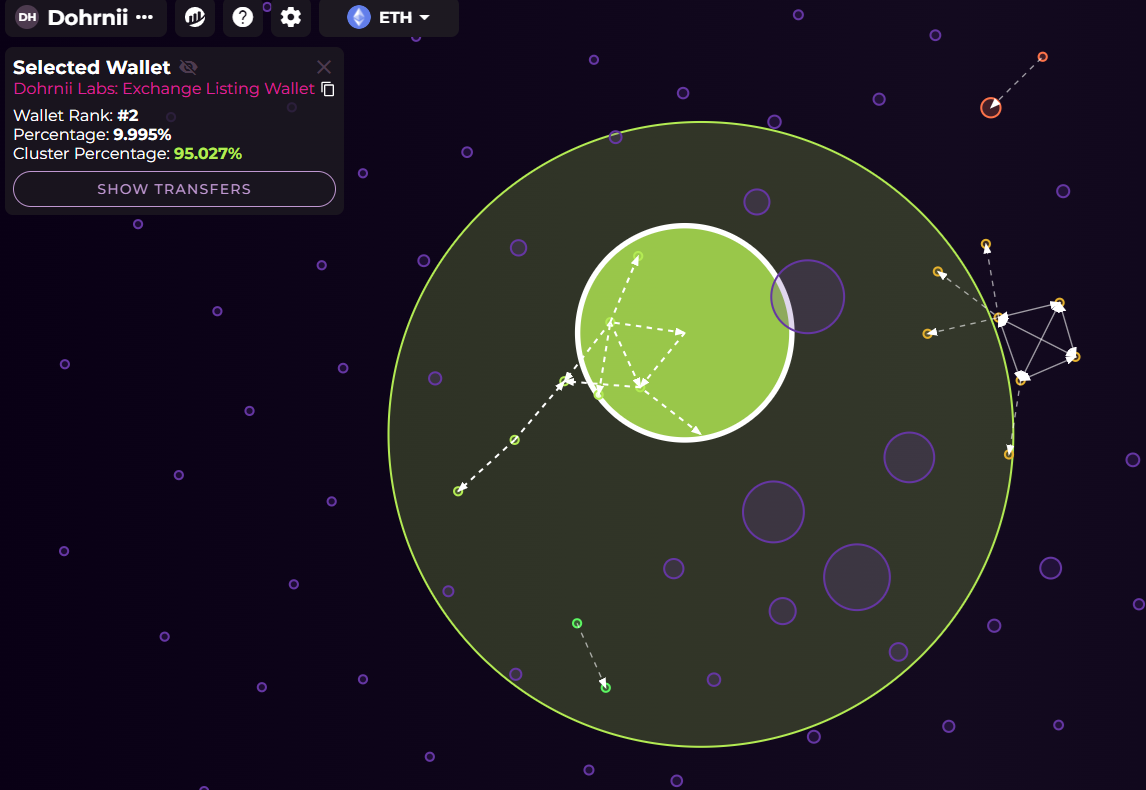Expand the ETH chain dropdown
Viewport: 1146px width, 790px height.
pos(389,17)
